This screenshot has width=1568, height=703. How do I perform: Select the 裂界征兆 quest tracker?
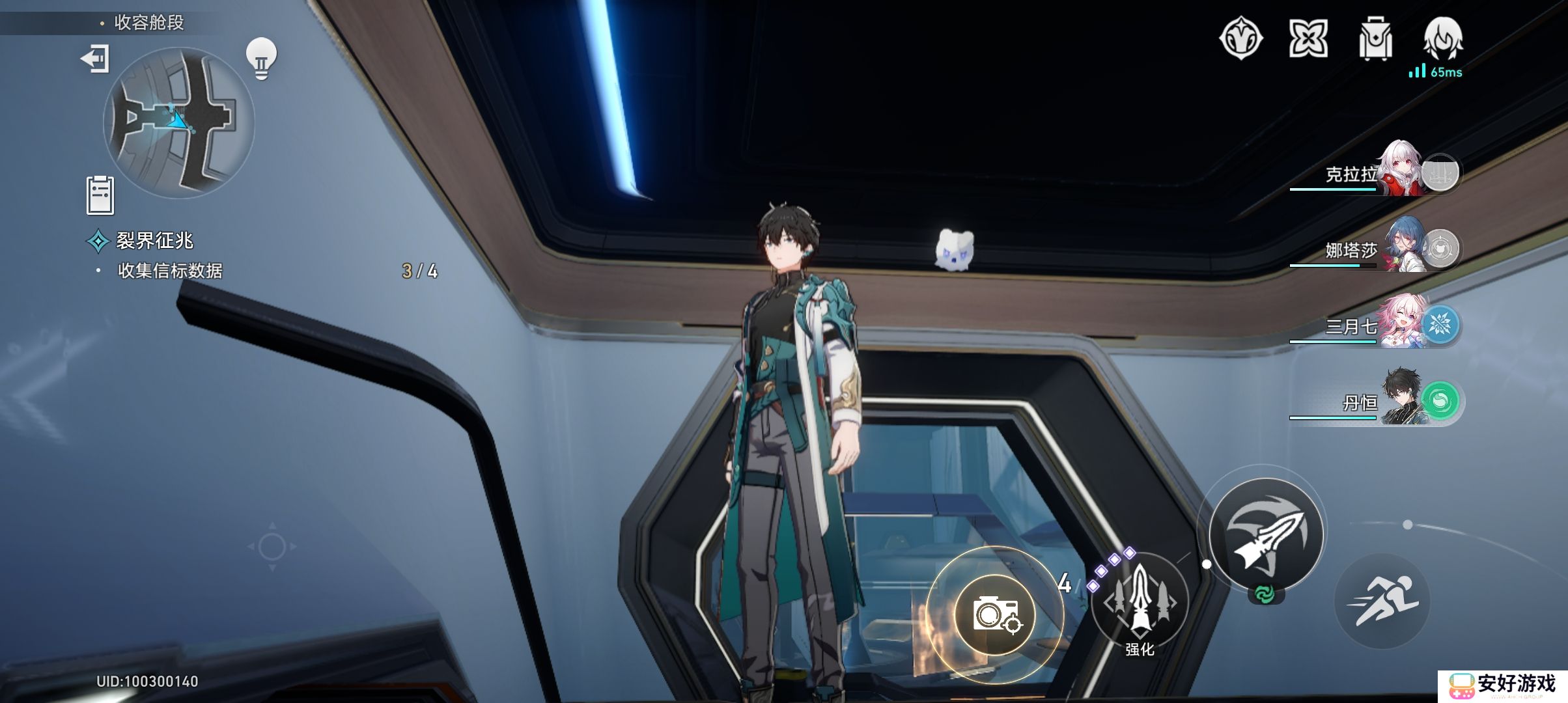(154, 241)
